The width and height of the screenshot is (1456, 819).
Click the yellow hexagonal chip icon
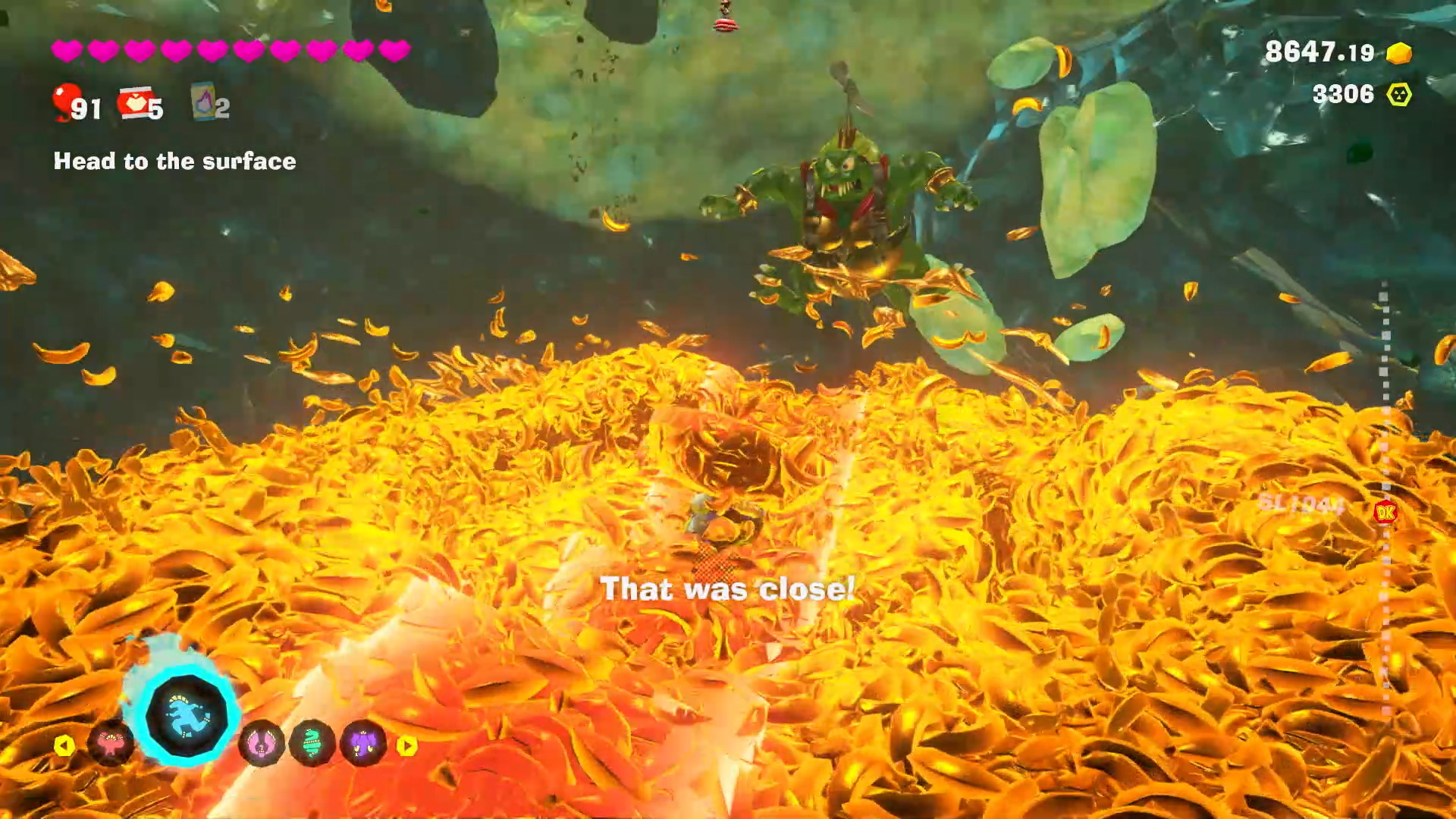coord(1399,95)
